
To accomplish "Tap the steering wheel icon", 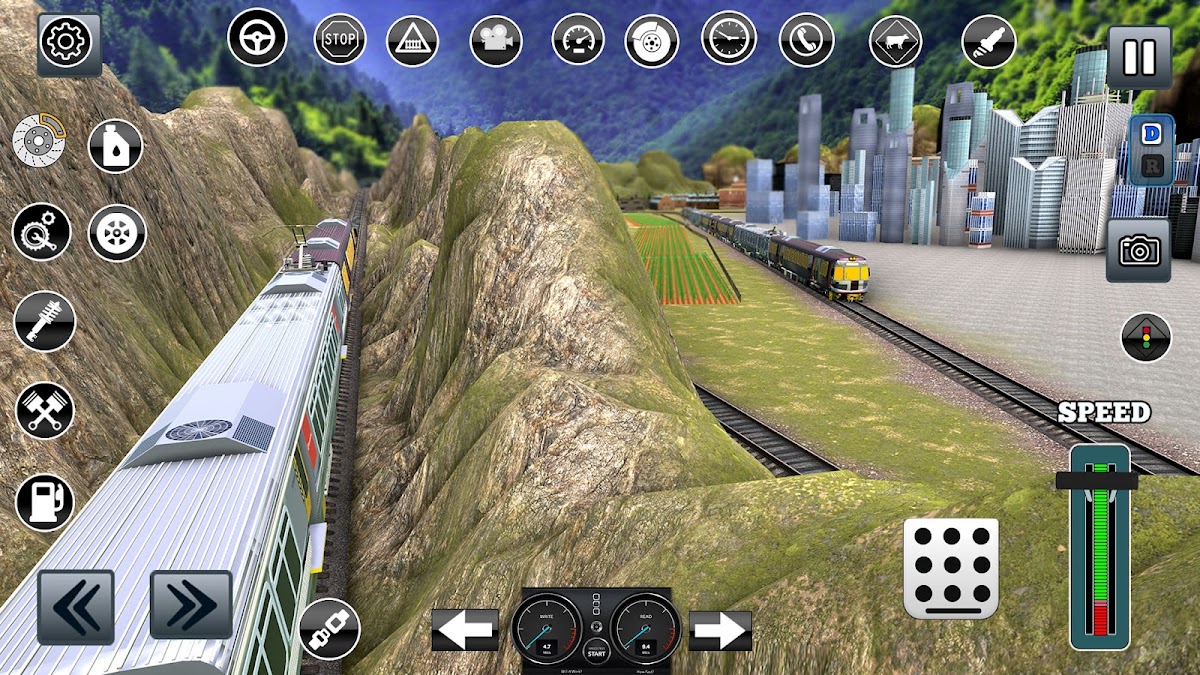I will 257,38.
